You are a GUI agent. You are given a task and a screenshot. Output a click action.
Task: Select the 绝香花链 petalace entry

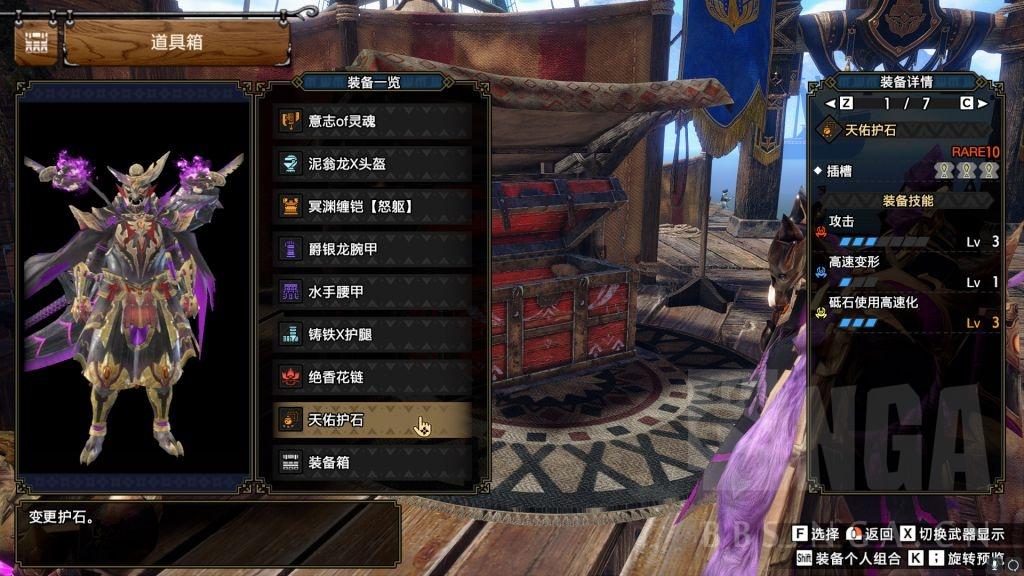coord(372,377)
